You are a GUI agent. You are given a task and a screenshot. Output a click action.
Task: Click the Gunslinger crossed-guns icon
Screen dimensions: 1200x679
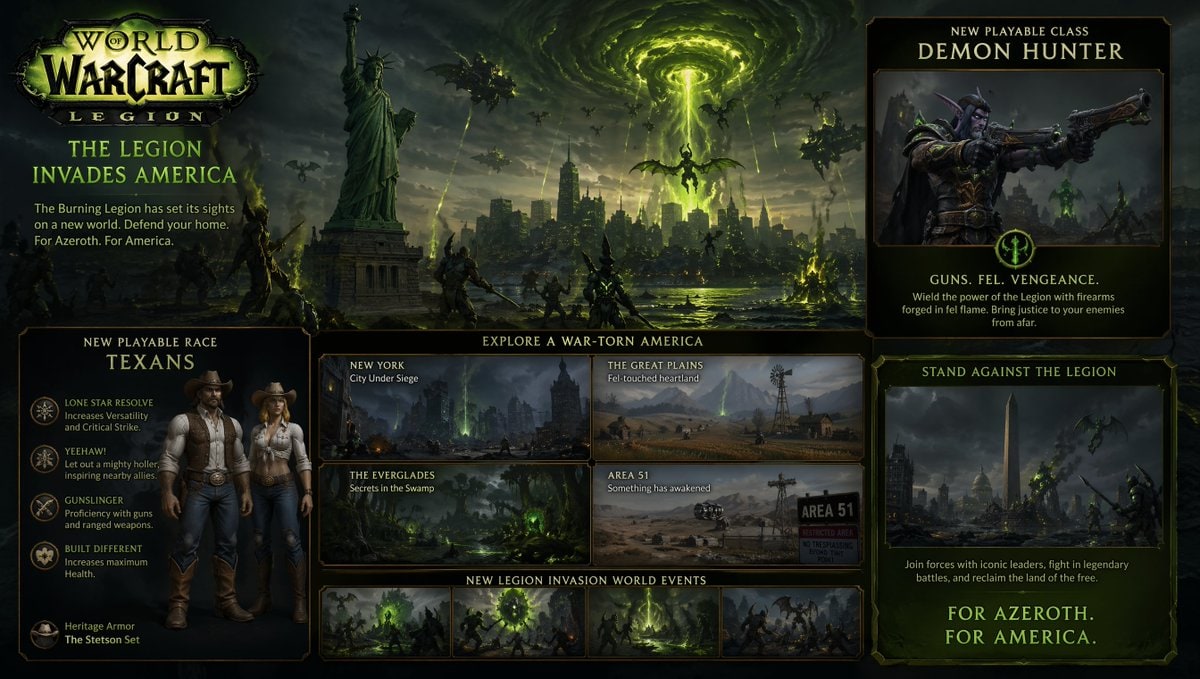tap(44, 507)
